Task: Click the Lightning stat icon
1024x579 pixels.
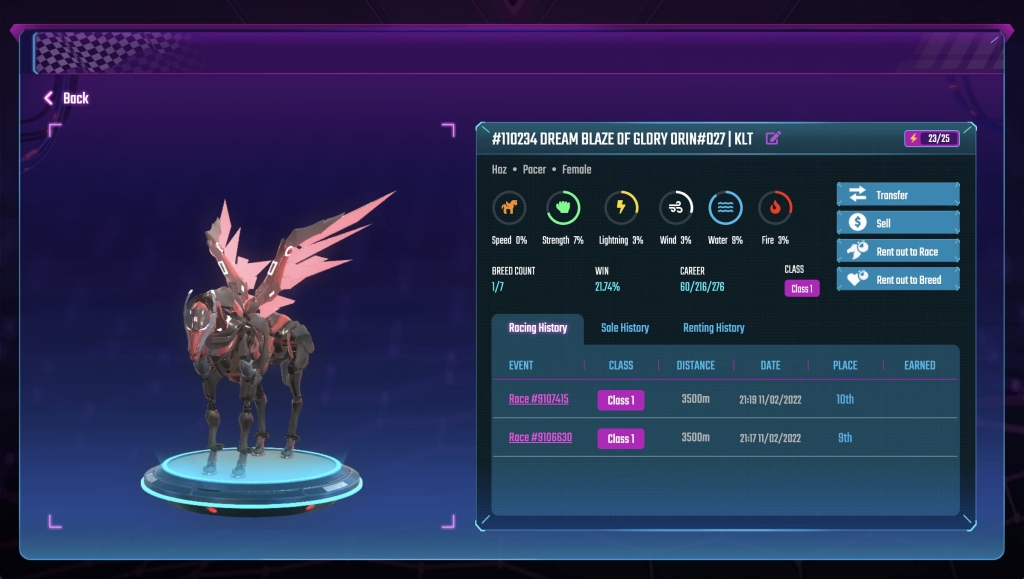Action: 621,208
